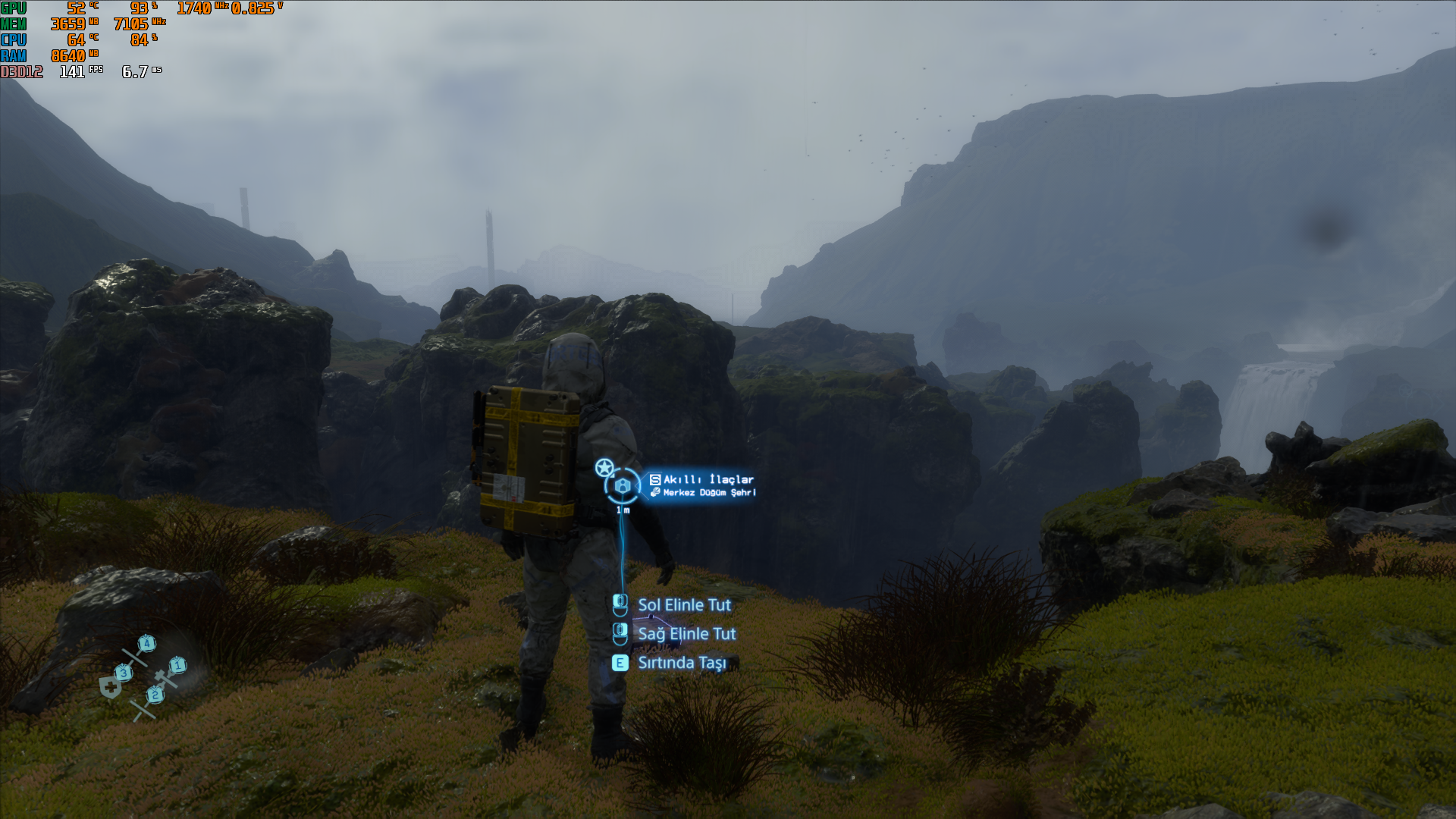
Task: Open the Akıllı İlaçlar cargo label
Action: click(708, 479)
